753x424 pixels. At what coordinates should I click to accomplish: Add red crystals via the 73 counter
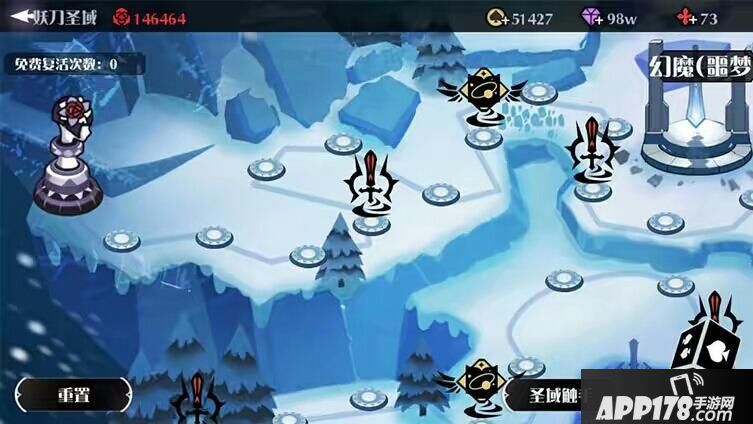click(x=698, y=18)
